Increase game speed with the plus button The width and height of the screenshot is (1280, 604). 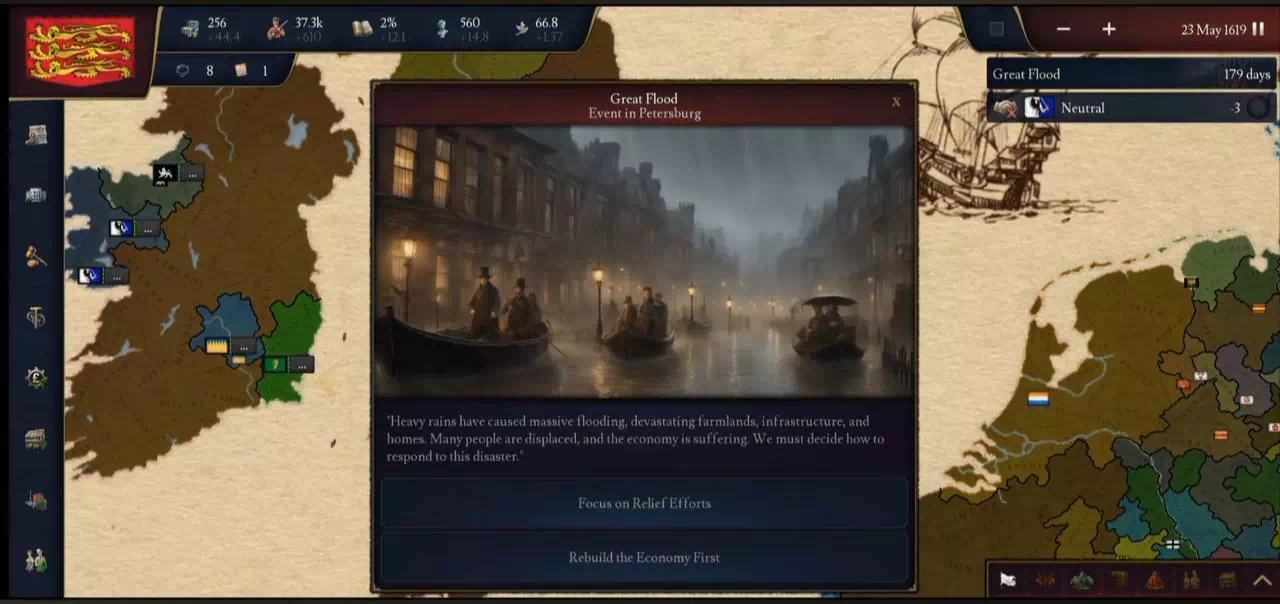[x=1109, y=29]
